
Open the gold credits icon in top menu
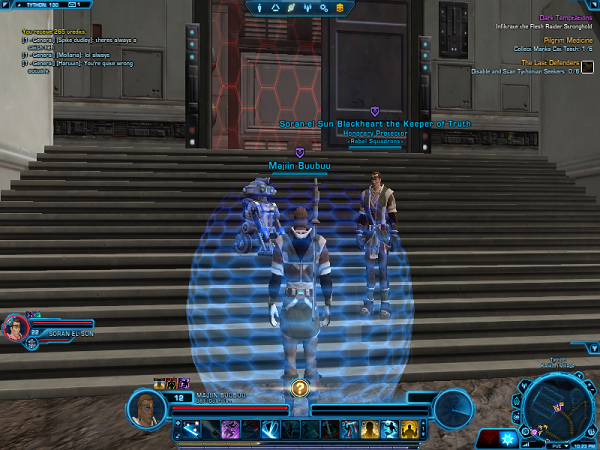pyautogui.click(x=339, y=8)
